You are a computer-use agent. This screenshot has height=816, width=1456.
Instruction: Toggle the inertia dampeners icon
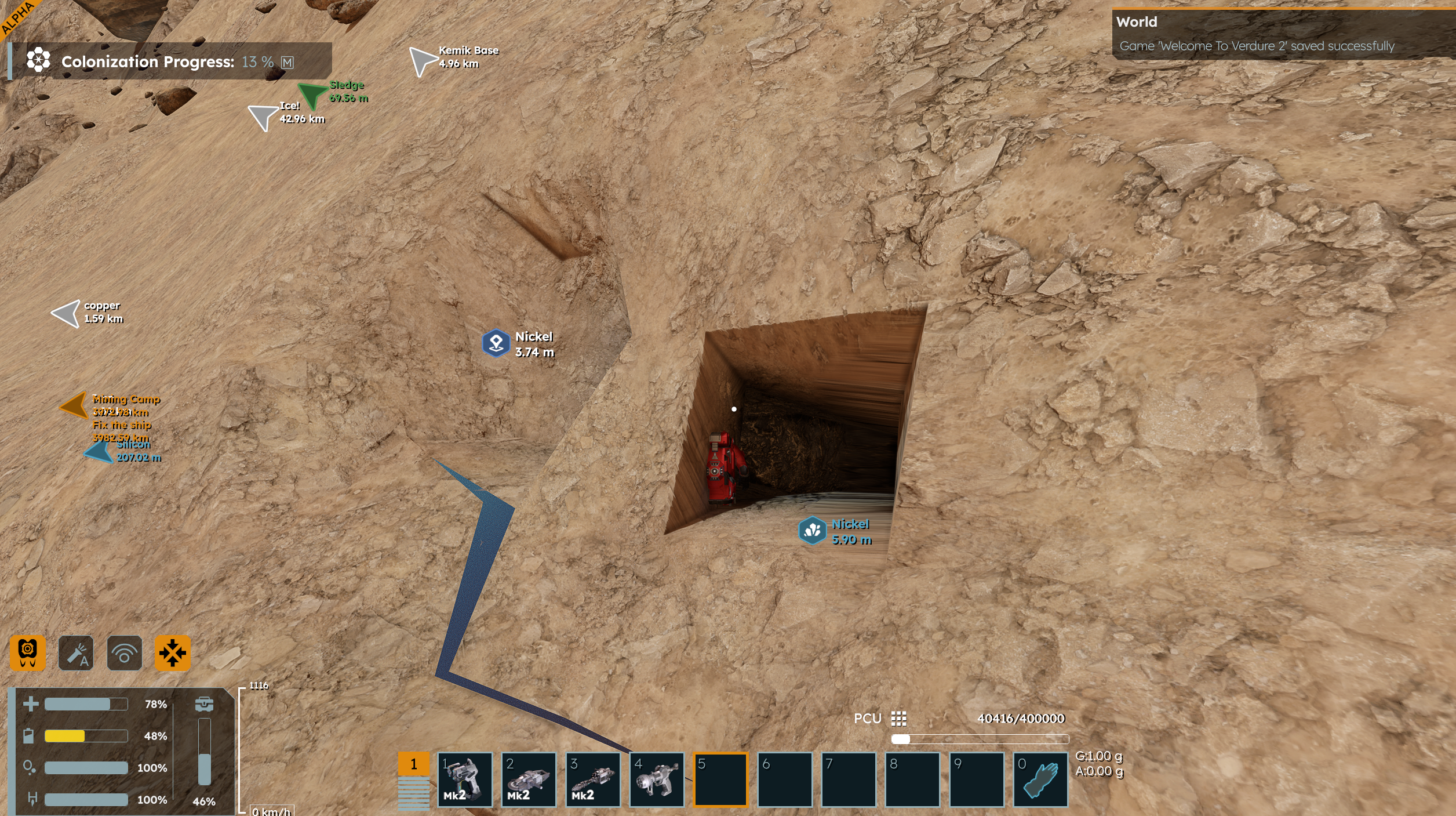[x=172, y=653]
